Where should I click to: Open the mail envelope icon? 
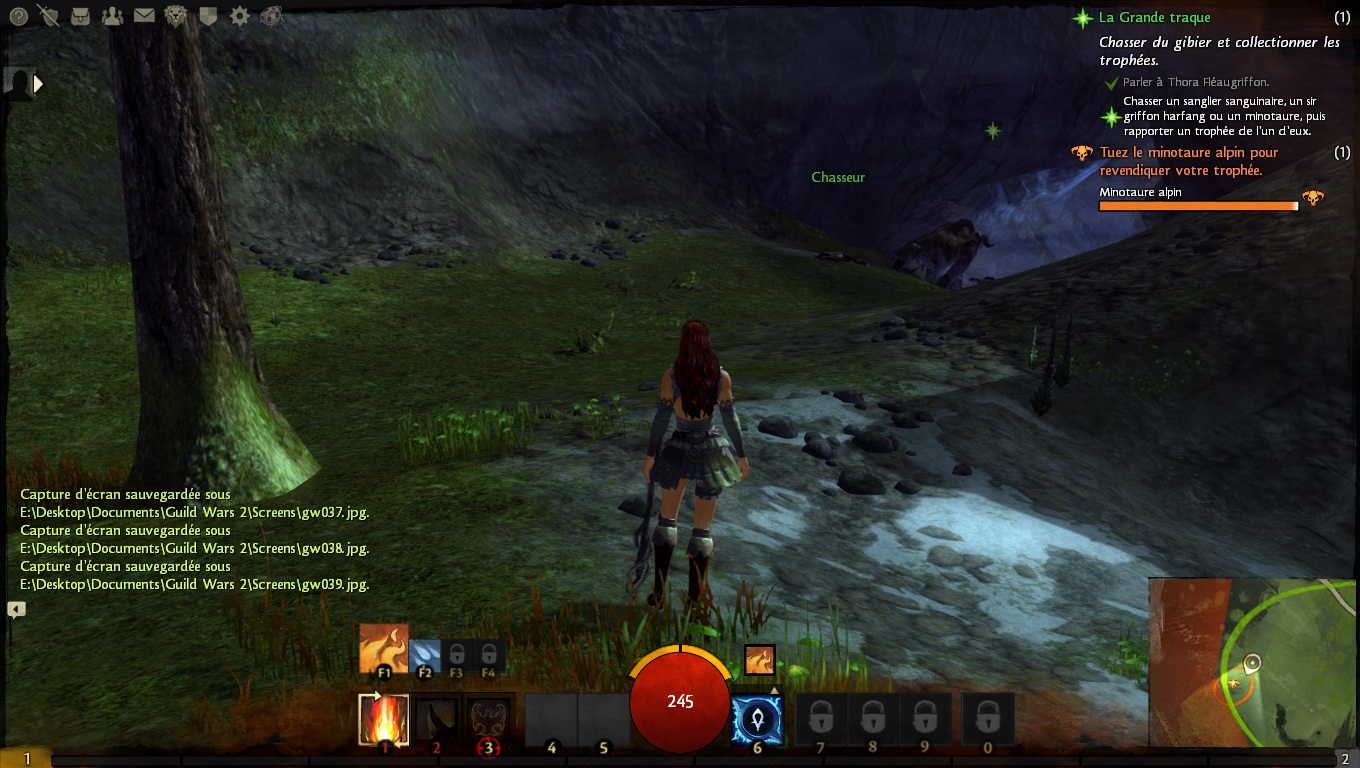[144, 16]
